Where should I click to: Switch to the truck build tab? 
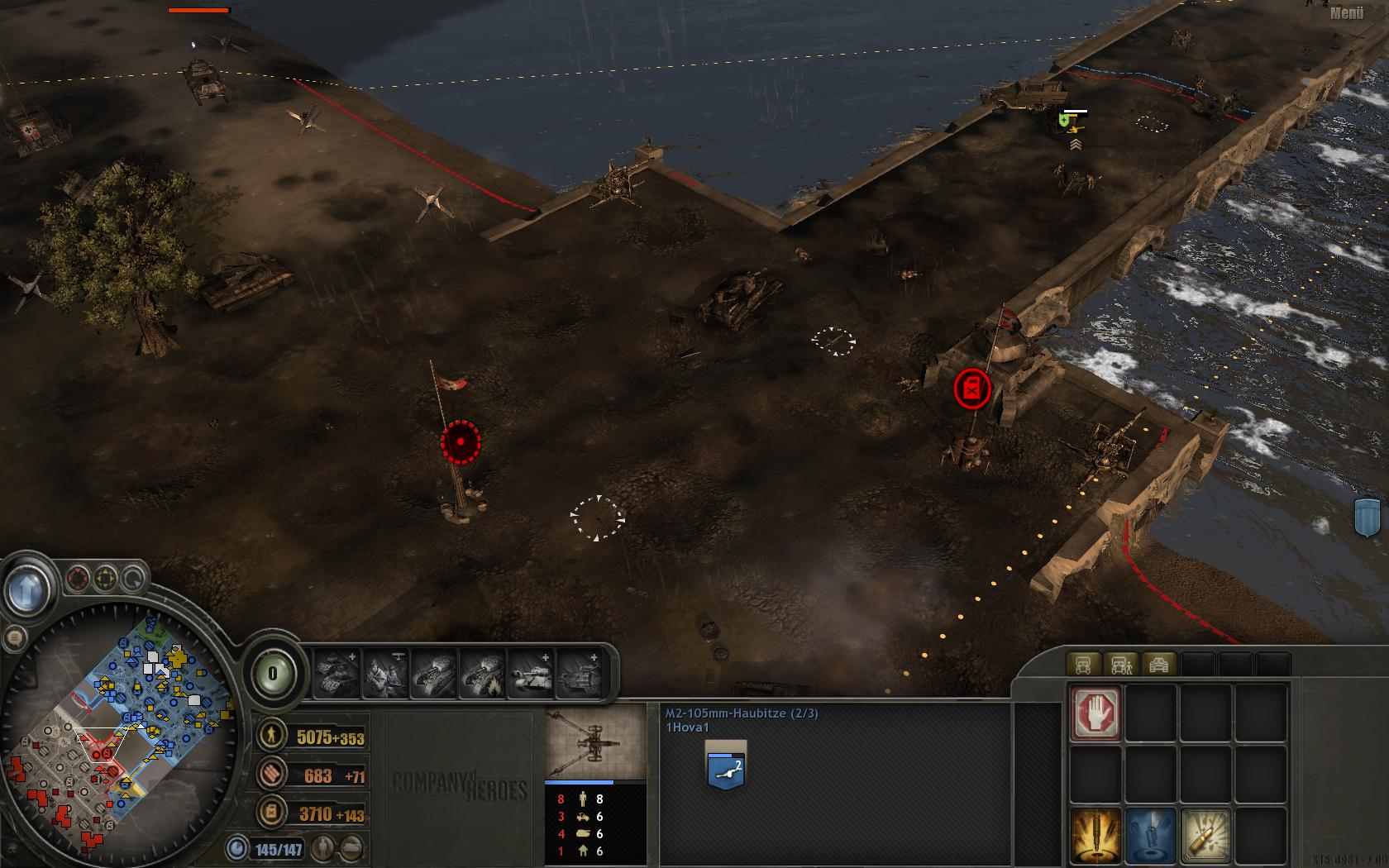pyautogui.click(x=1083, y=664)
